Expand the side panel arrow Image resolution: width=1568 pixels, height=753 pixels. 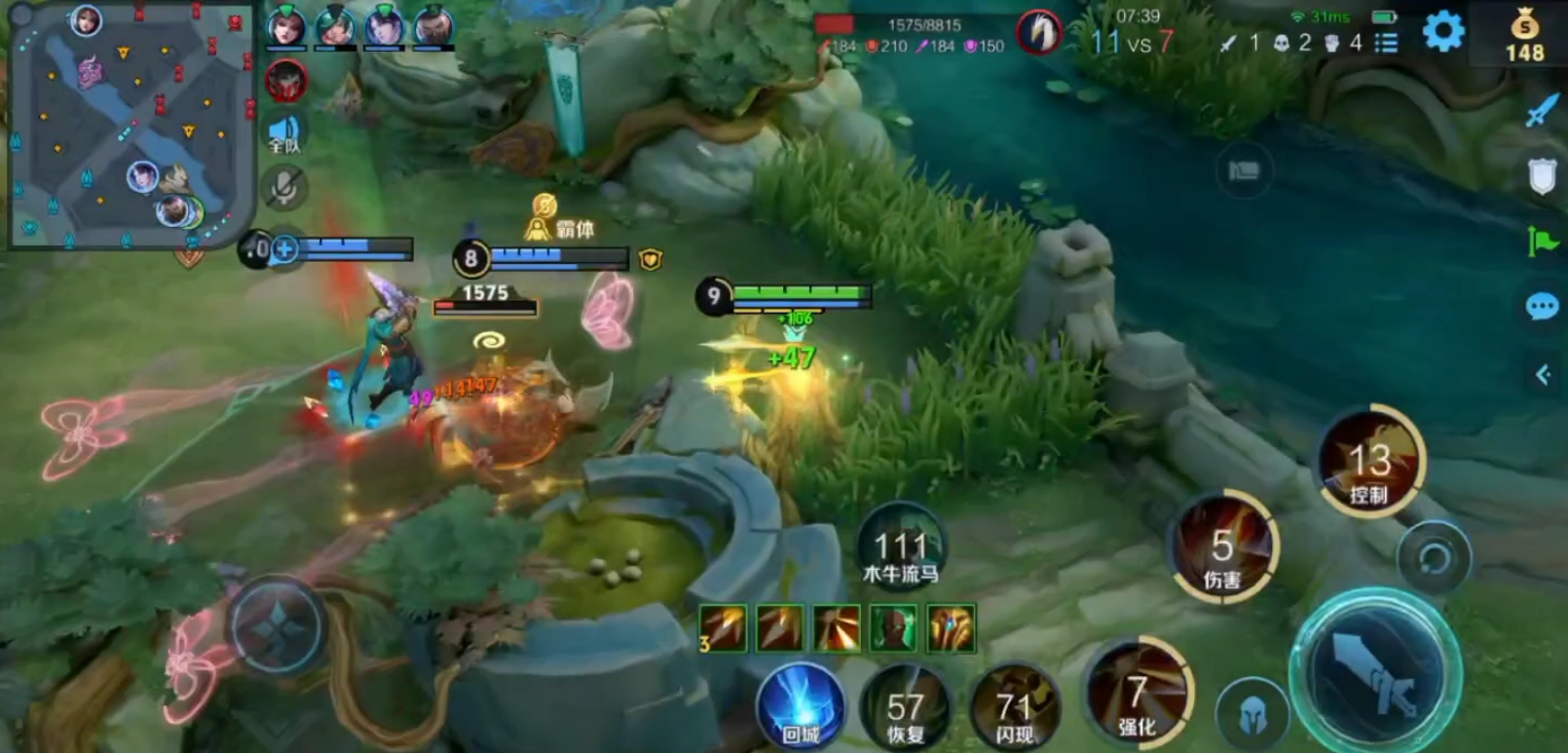pyautogui.click(x=1542, y=375)
